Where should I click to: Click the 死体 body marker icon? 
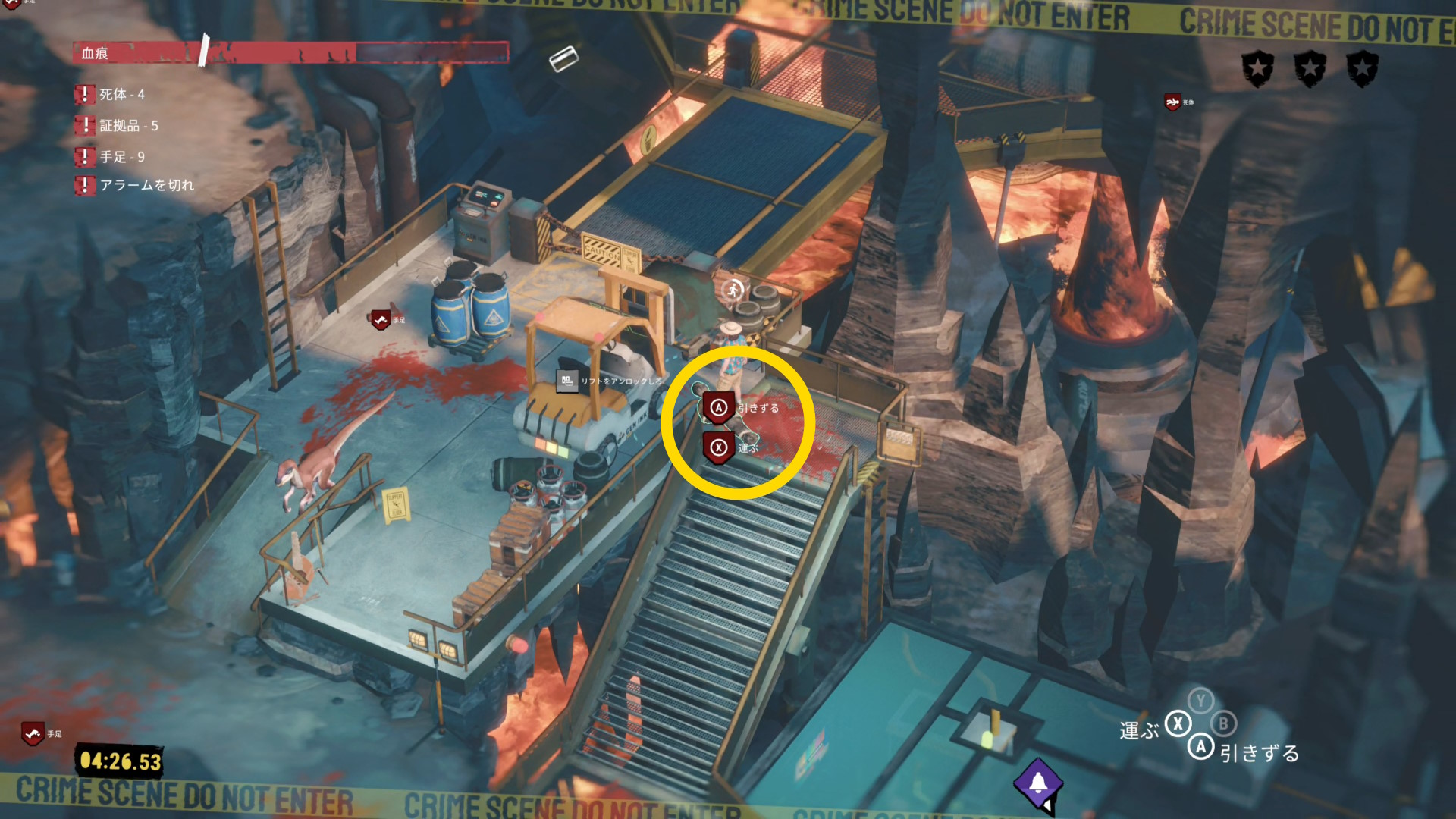pos(1172,102)
